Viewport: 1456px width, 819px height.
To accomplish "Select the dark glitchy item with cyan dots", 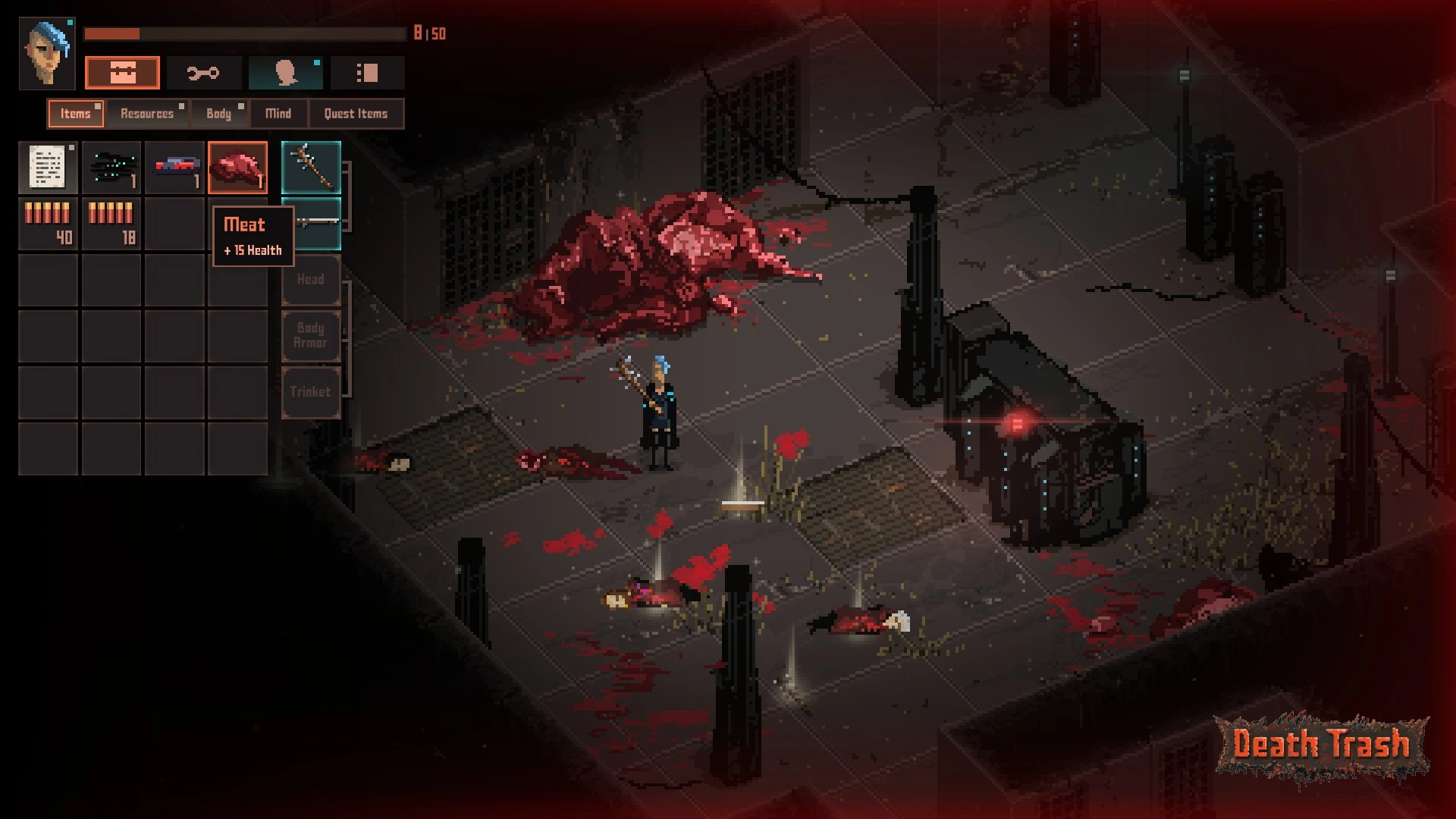I will 111,168.
